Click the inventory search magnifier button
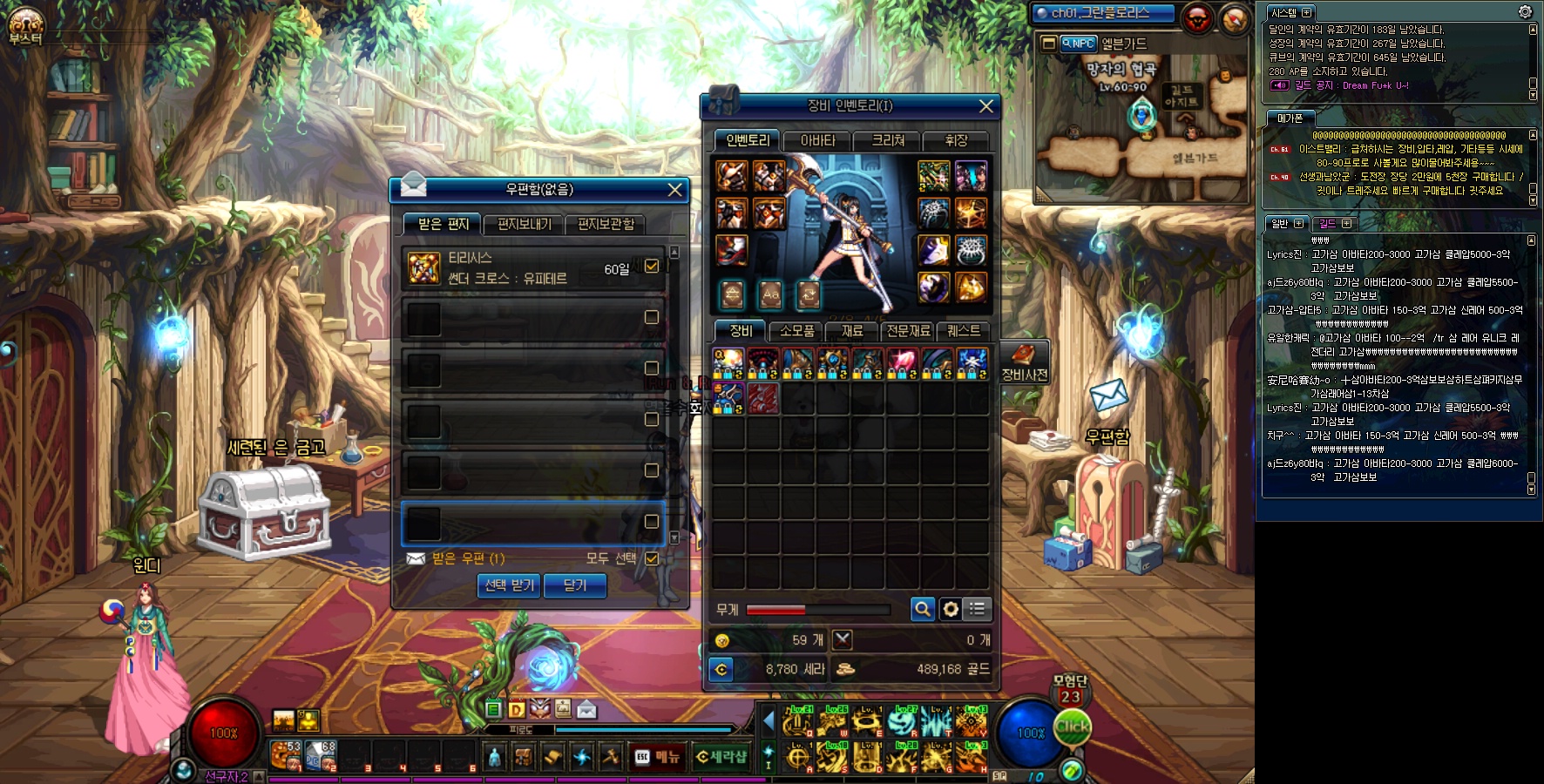1544x784 pixels. click(922, 609)
